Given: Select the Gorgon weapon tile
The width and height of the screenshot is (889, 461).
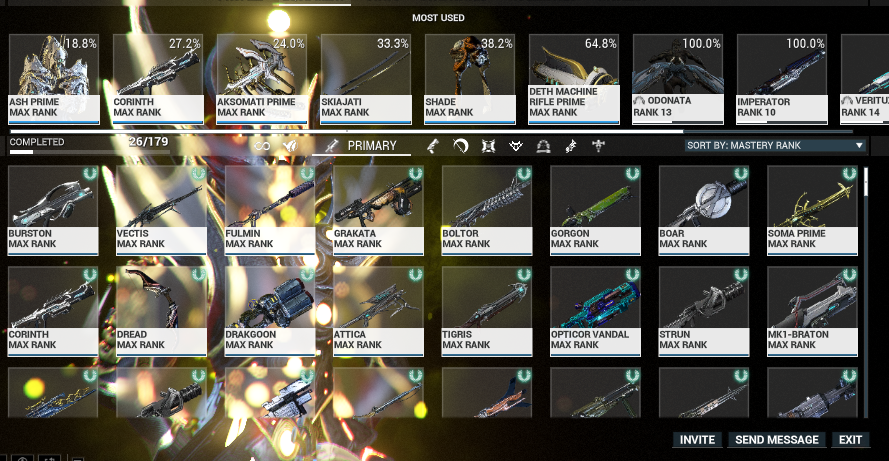Looking at the screenshot, I should 595,208.
